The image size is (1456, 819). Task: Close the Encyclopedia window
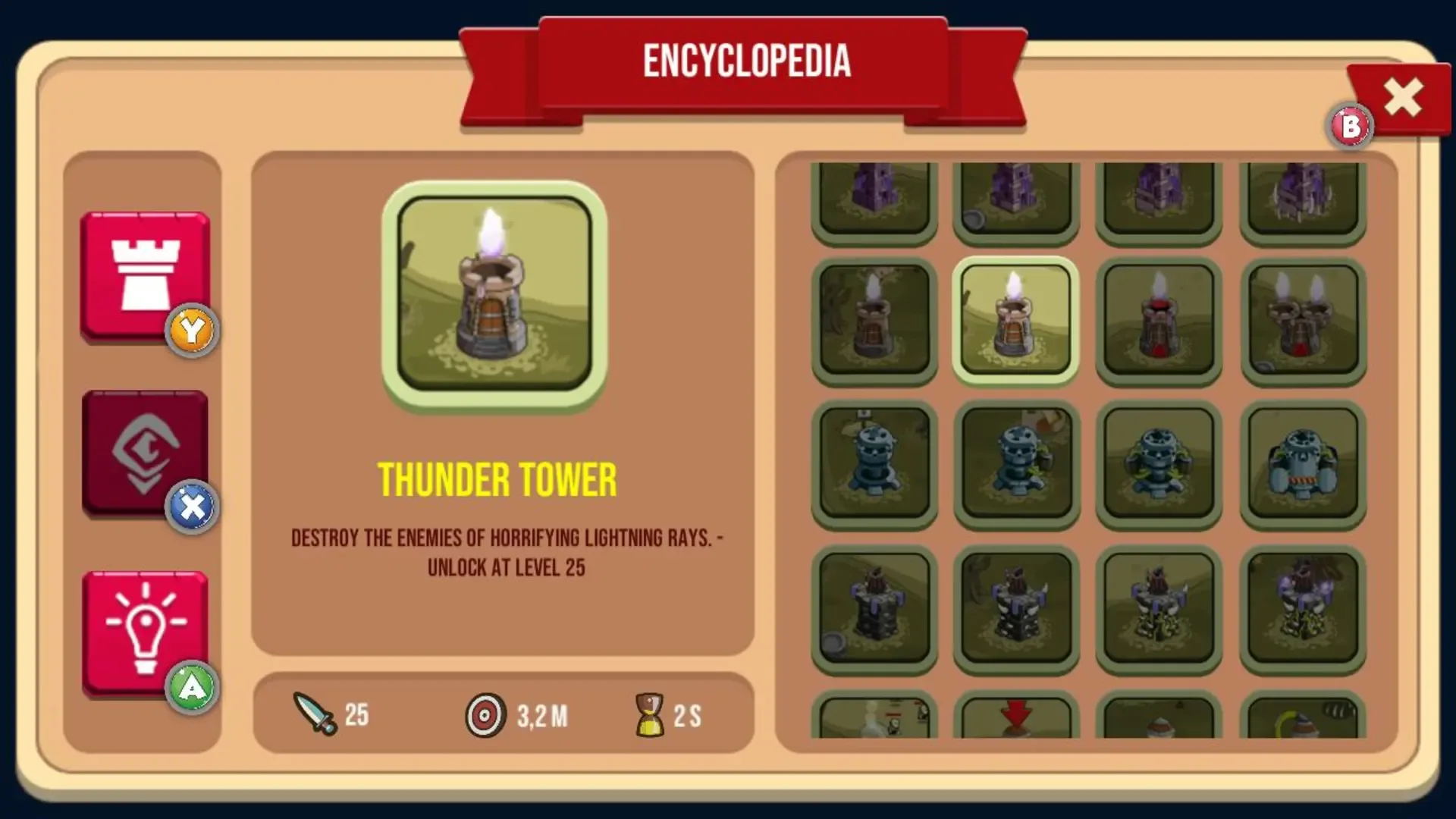(x=1401, y=97)
